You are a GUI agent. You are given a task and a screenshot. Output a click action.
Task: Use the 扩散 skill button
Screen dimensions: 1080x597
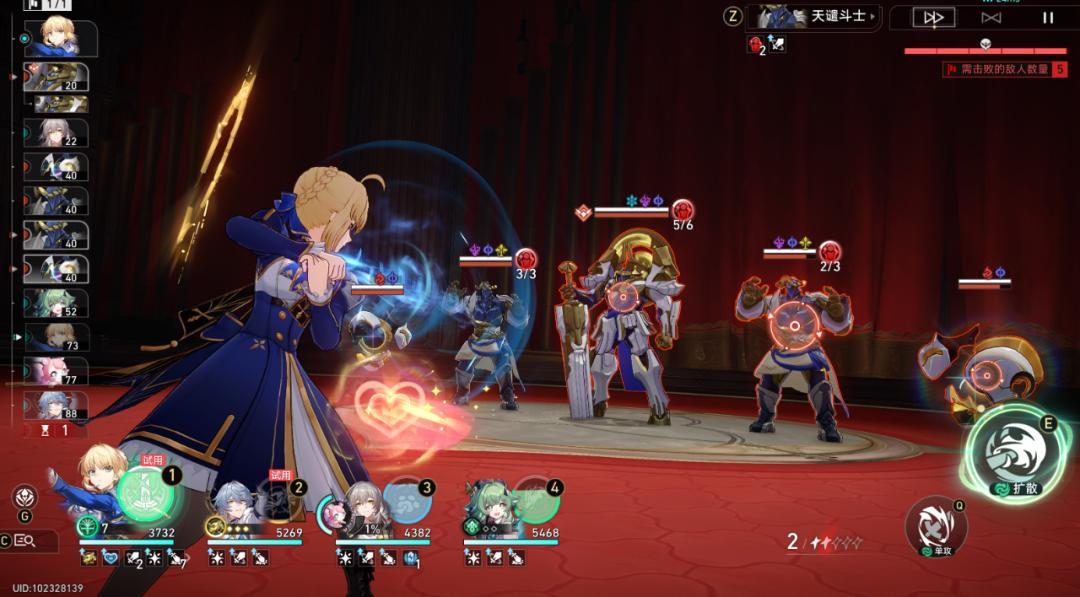point(1013,456)
